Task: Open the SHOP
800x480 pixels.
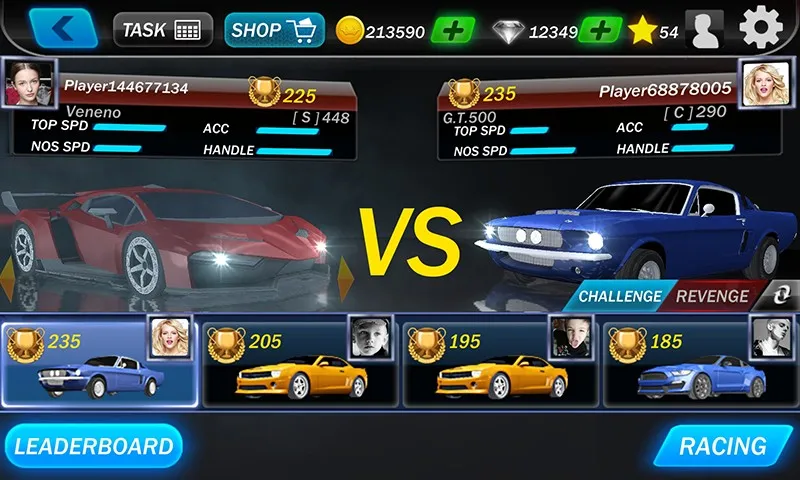Action: pyautogui.click(x=274, y=30)
